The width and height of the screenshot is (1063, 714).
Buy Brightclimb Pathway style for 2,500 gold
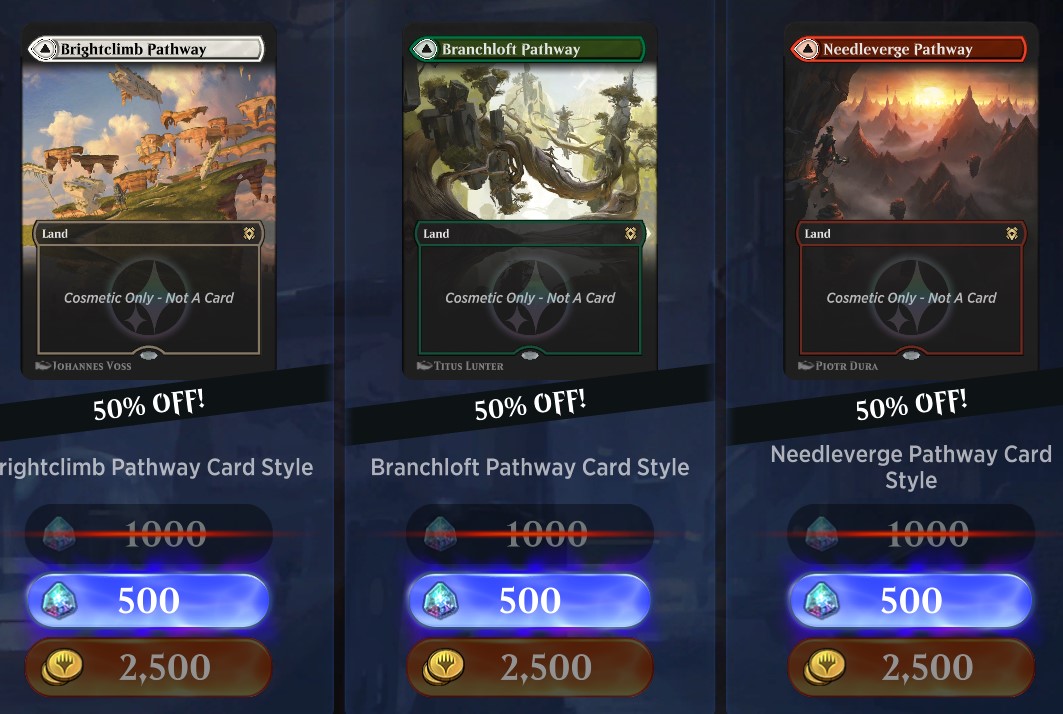pos(148,667)
